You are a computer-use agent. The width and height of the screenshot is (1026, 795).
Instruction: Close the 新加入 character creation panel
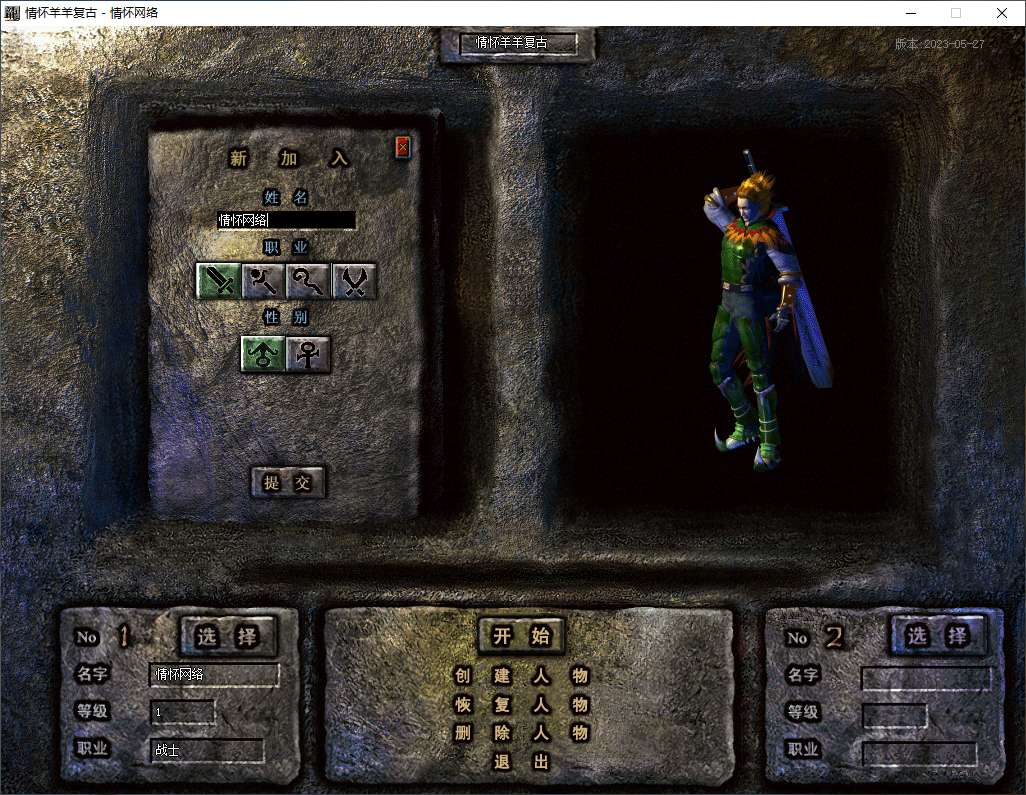[402, 148]
